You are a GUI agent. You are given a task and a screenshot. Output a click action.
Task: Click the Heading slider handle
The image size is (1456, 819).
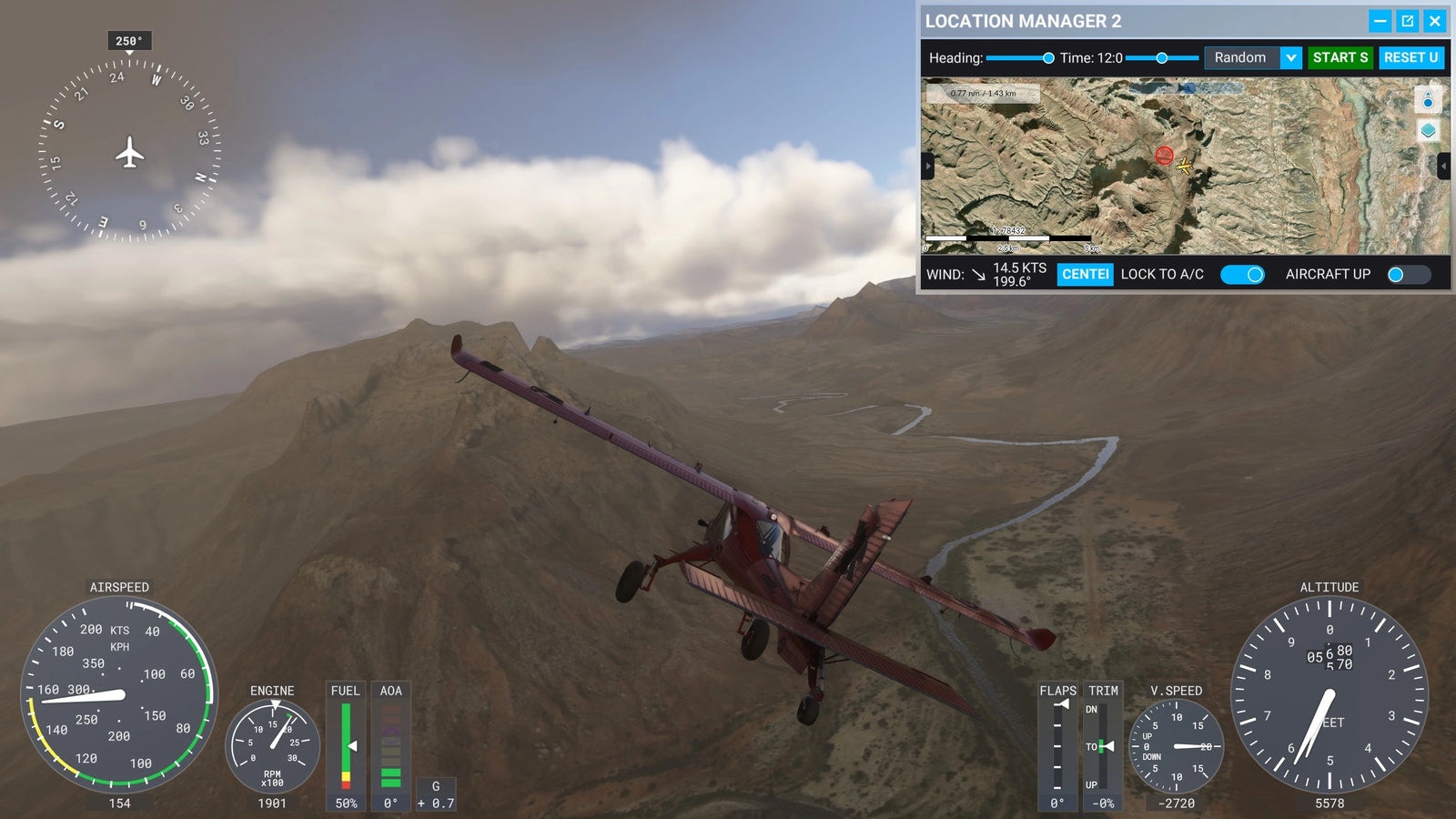(1048, 58)
